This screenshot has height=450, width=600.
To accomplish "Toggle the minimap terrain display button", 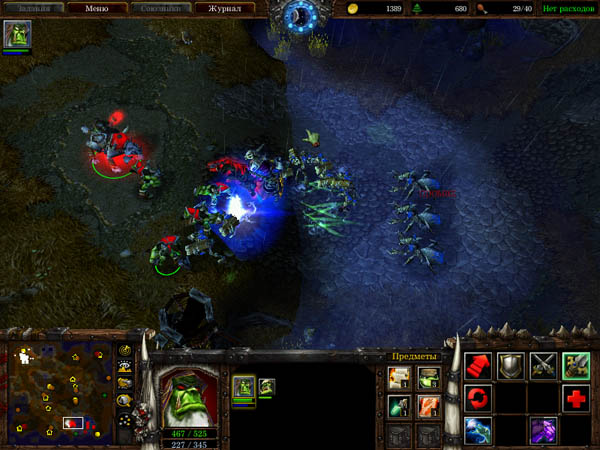I will (x=126, y=368).
